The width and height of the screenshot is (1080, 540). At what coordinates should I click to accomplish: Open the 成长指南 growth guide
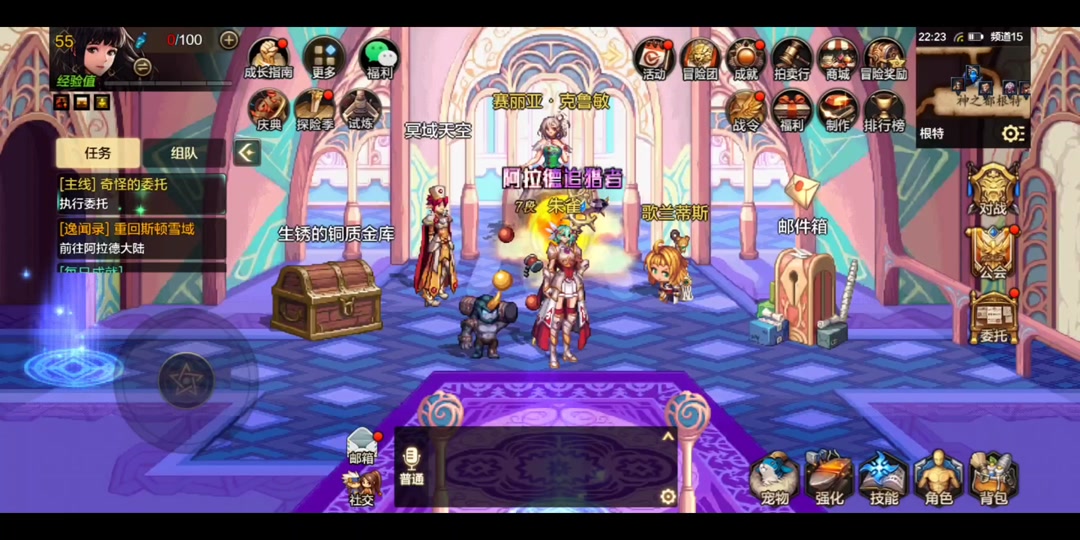point(269,57)
